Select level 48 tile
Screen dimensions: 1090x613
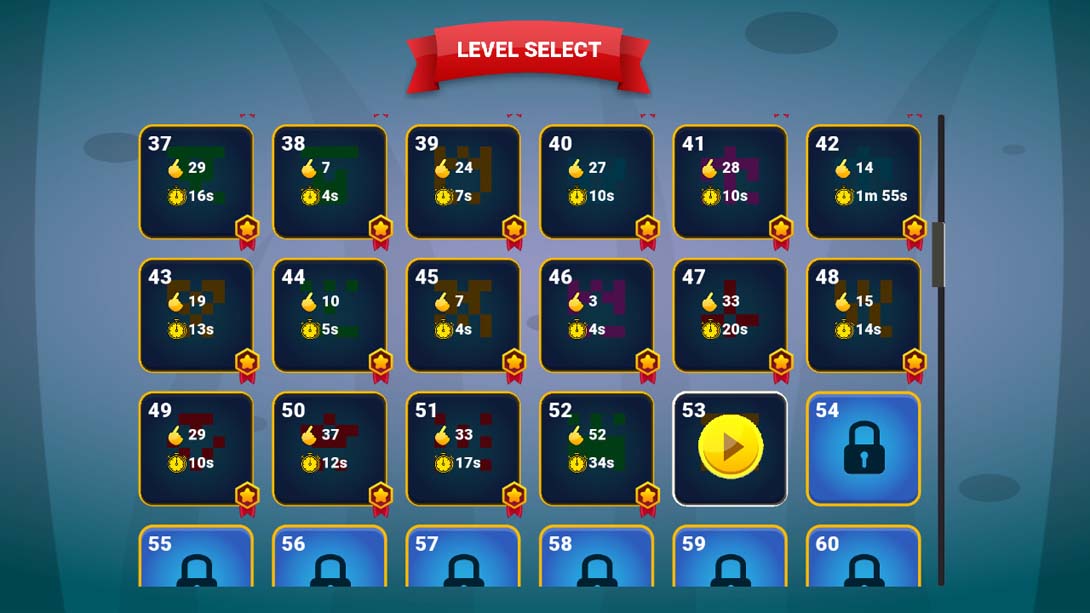(863, 316)
